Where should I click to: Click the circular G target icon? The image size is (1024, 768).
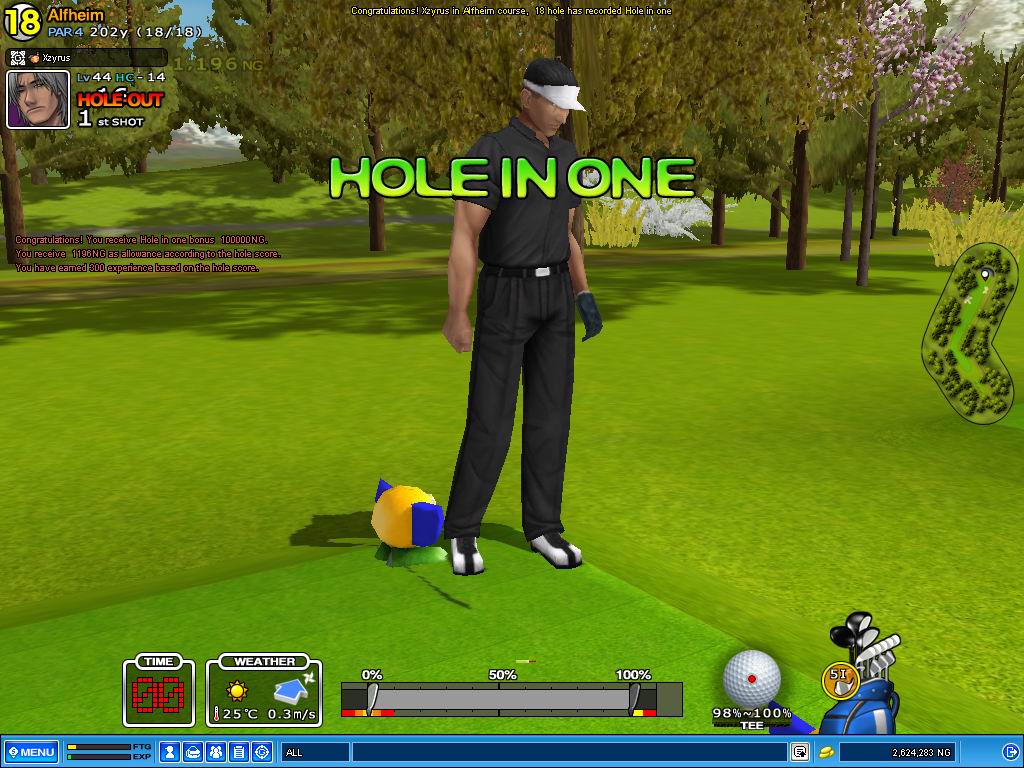pos(262,752)
